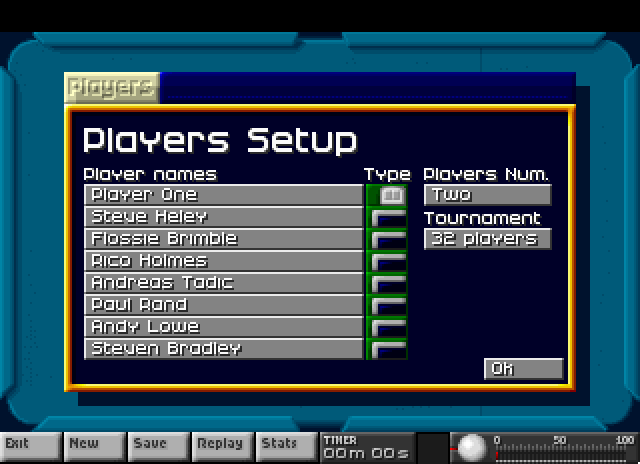640x464 pixels.
Task: Switch to the Players tab
Action: (x=111, y=87)
